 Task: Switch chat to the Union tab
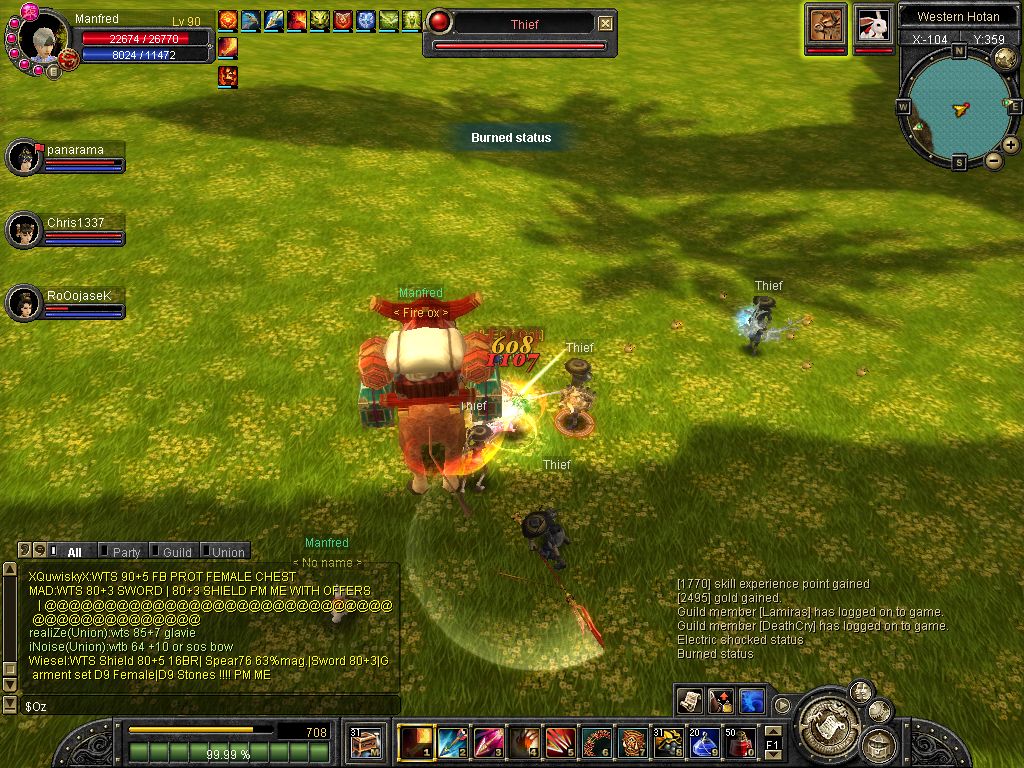227,552
